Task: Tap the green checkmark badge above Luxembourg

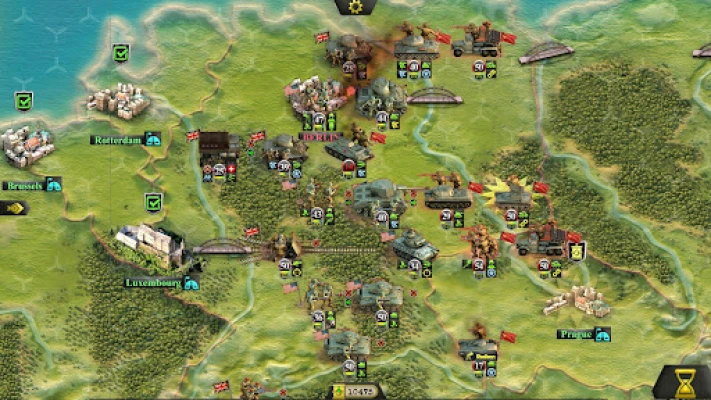Action: 153,201
